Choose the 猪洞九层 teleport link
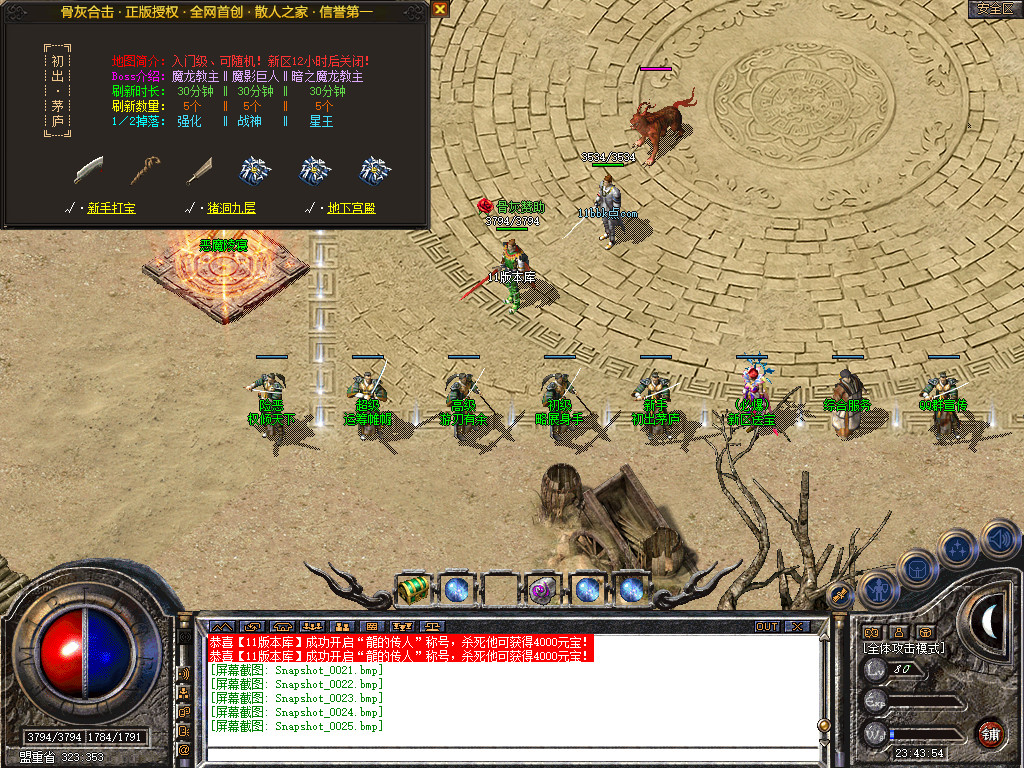 229,208
